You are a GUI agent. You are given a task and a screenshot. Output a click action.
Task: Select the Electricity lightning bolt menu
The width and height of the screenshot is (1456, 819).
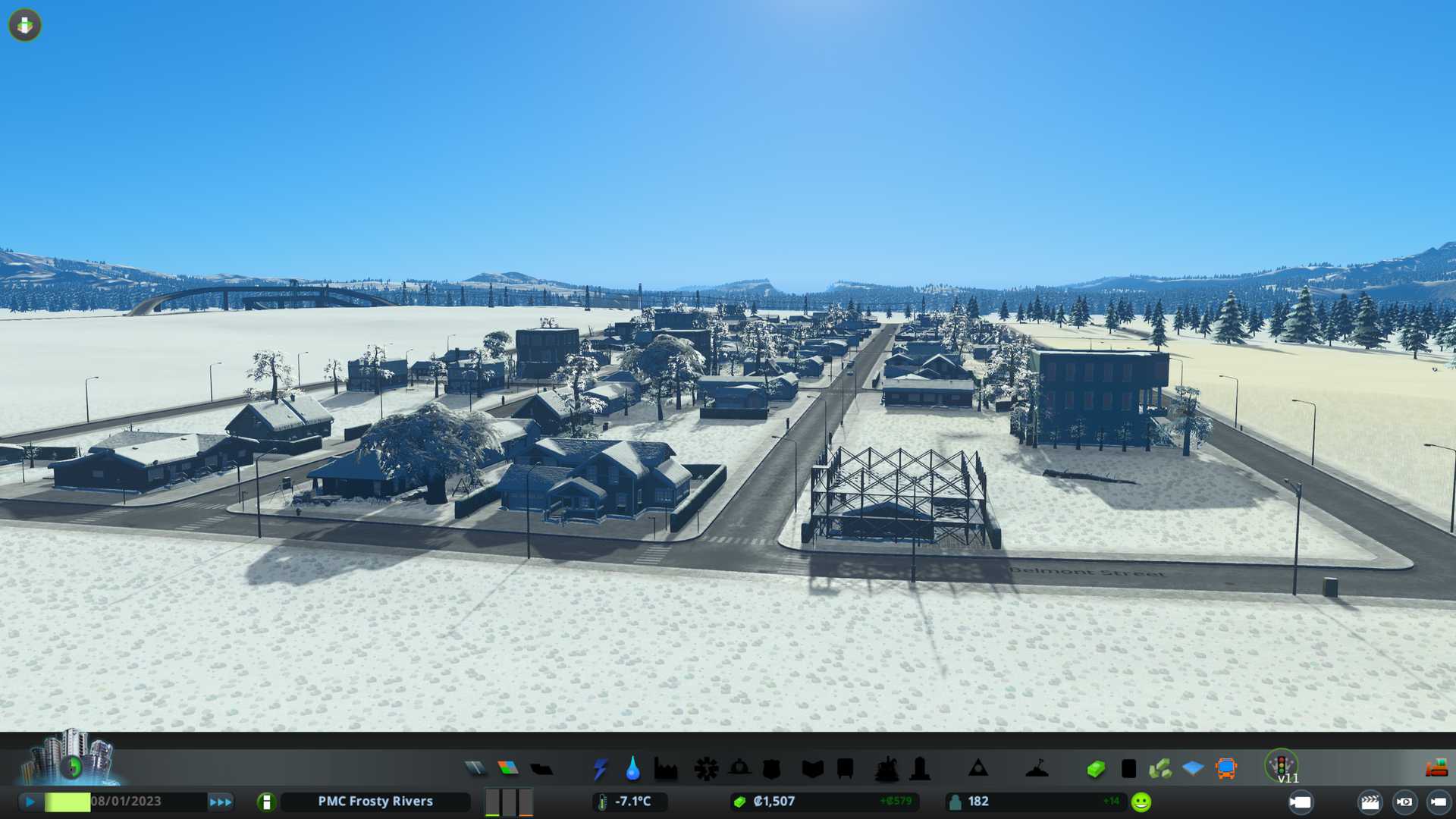[600, 769]
